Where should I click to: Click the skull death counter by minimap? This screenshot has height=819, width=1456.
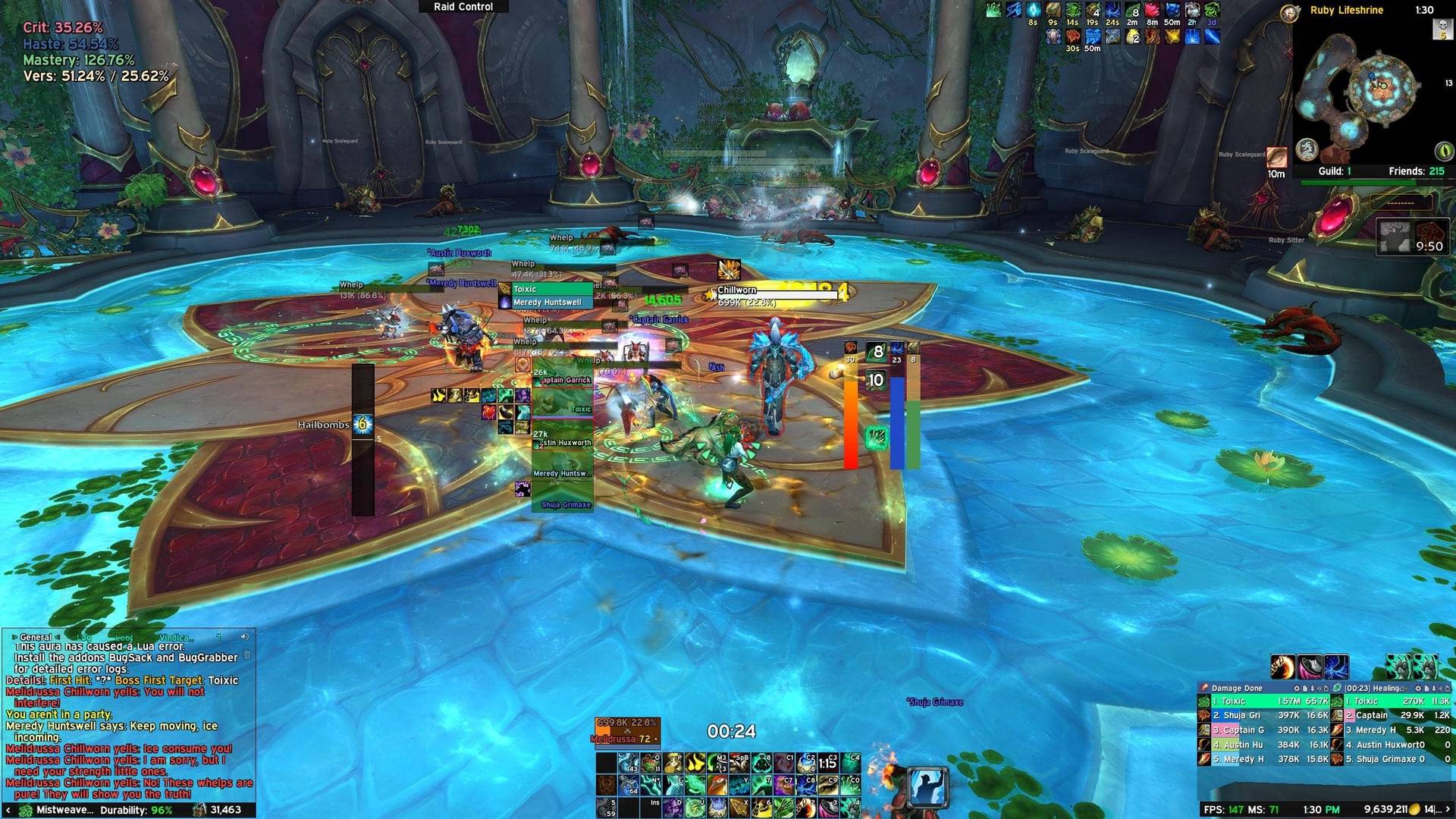(1442, 29)
